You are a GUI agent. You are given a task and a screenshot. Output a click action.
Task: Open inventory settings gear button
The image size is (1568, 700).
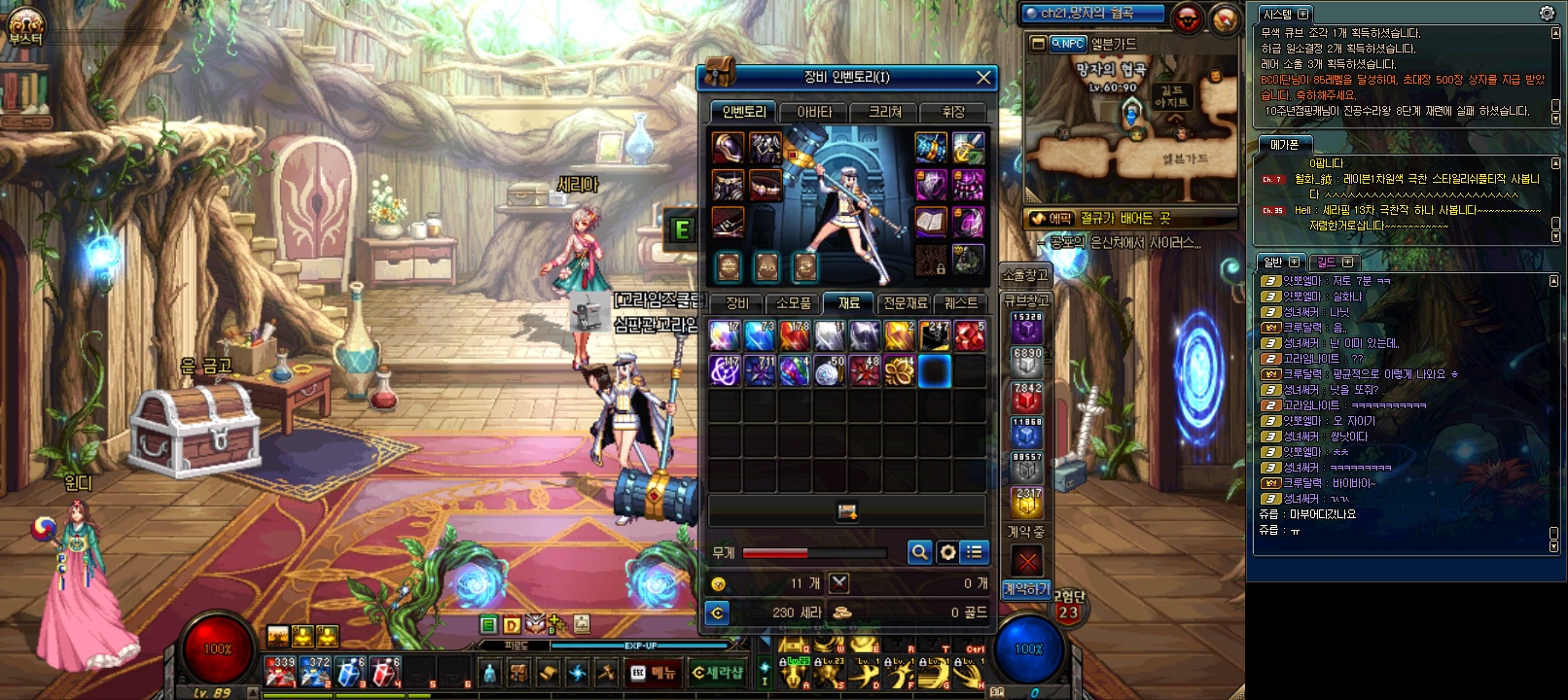pyautogui.click(x=947, y=552)
